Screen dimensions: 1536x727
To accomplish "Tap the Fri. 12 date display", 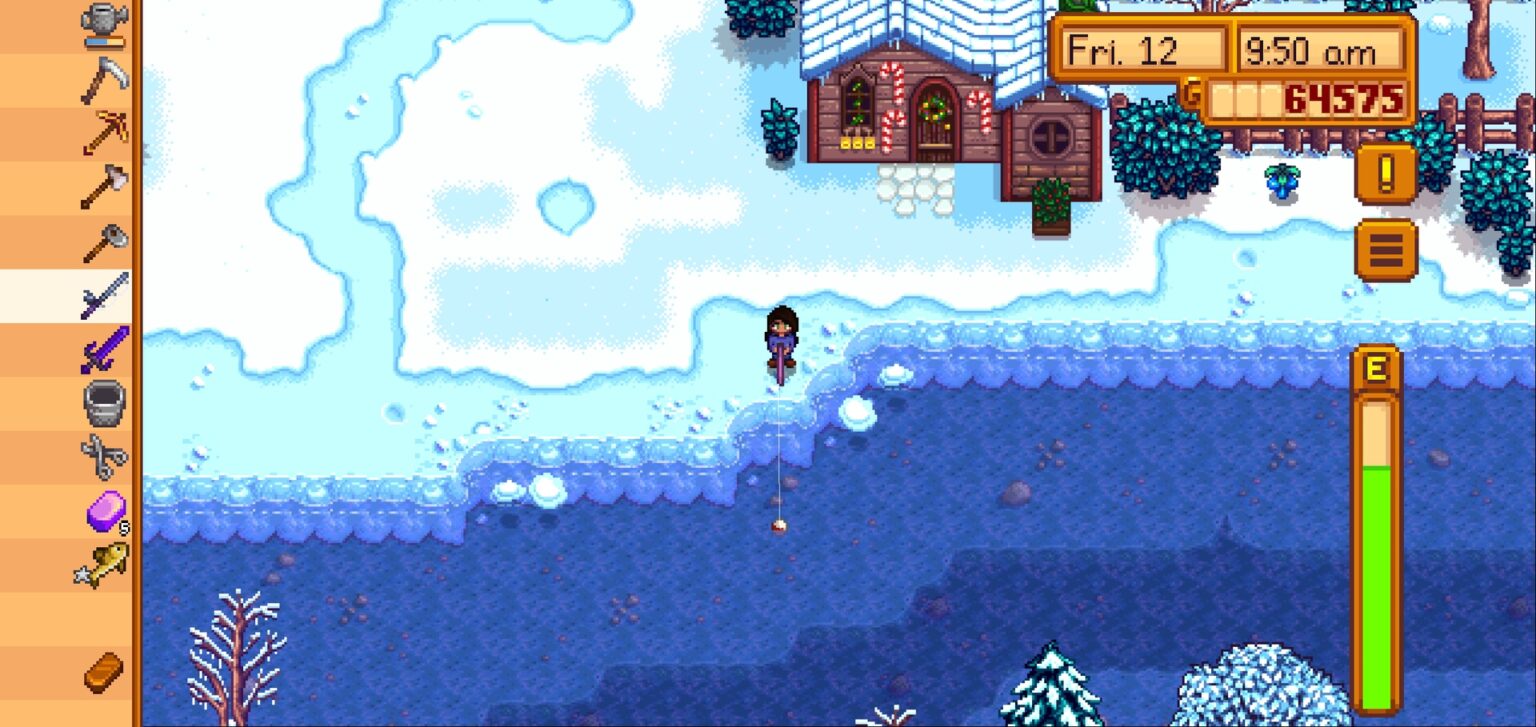I will pyautogui.click(x=1140, y=48).
